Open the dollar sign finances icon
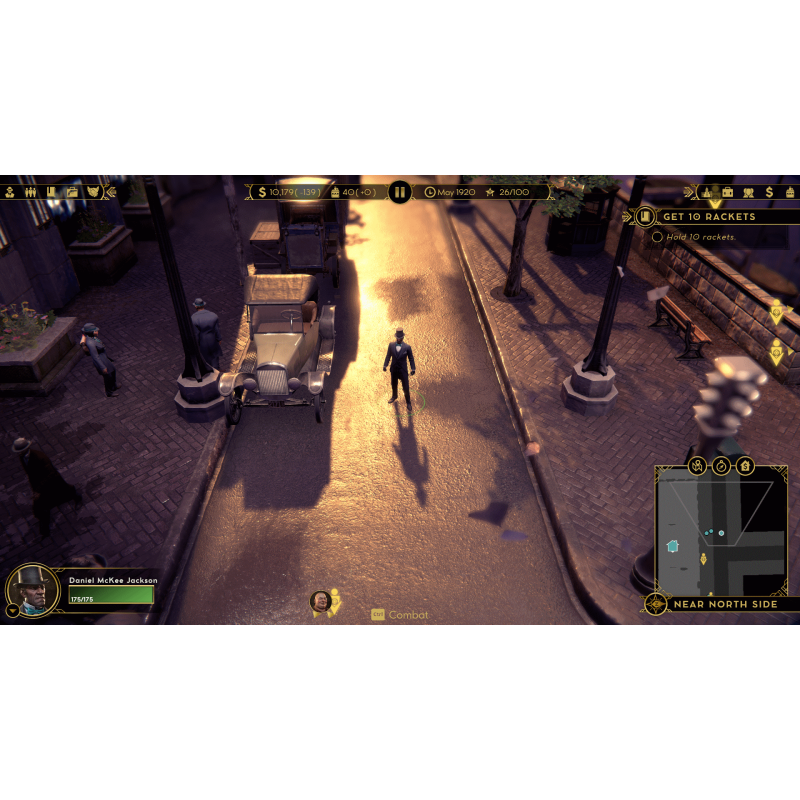 [x=769, y=191]
